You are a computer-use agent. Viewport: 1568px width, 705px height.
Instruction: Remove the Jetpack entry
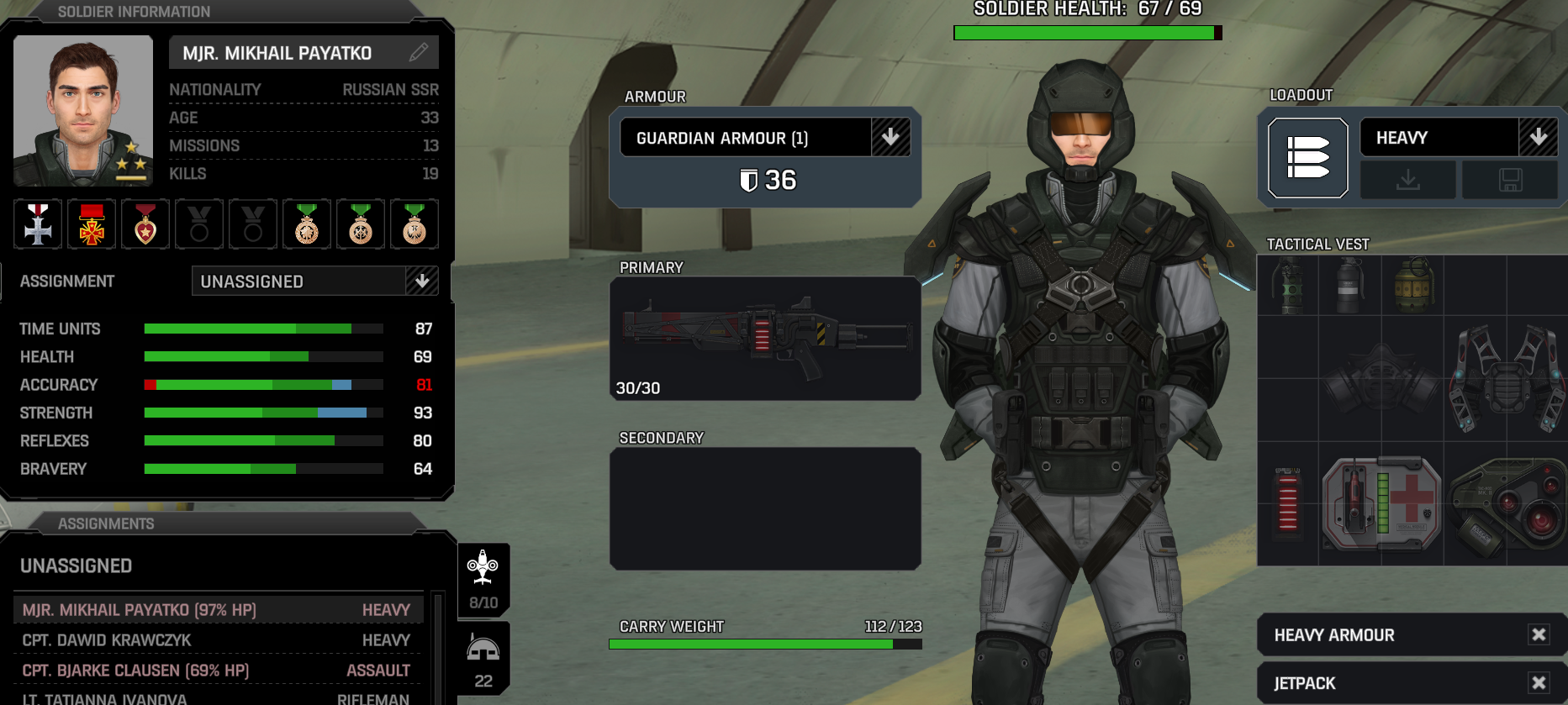pos(1539,682)
